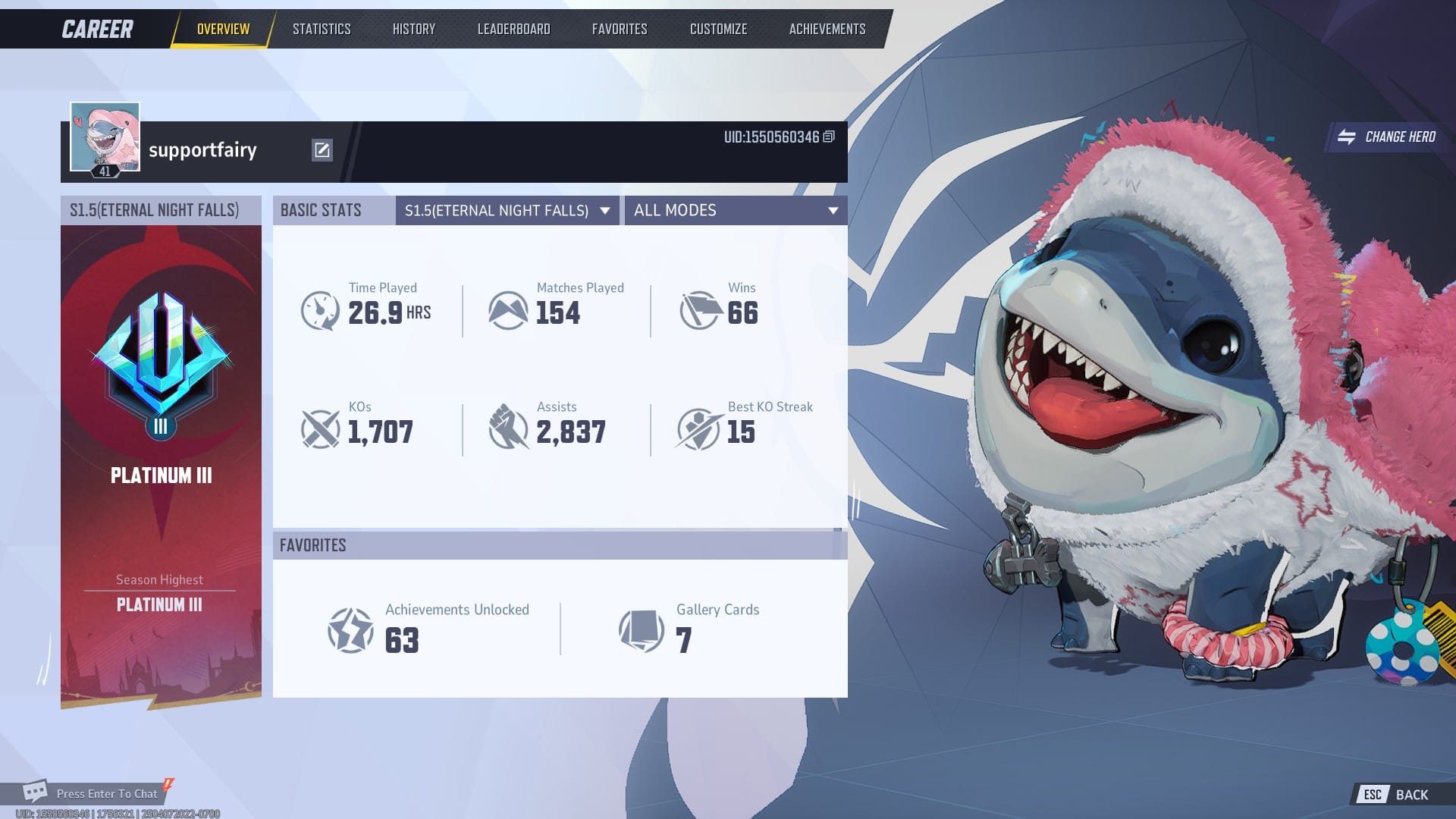Click the Achievements Unlocked star icon
The image size is (1456, 819).
[351, 631]
